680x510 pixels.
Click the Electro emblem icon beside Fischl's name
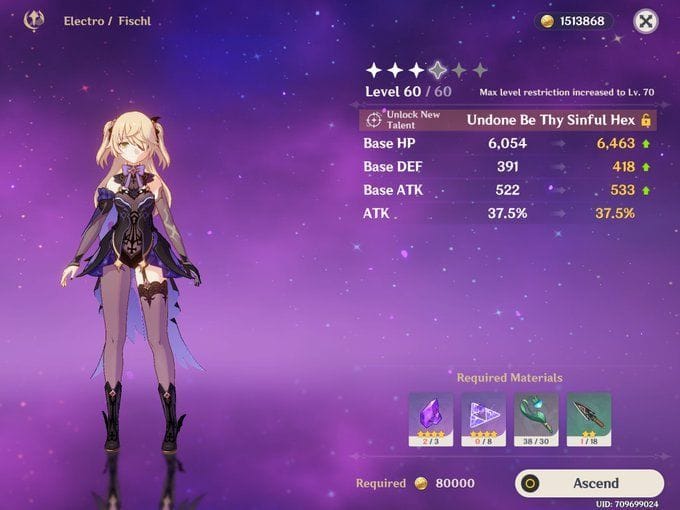[x=33, y=19]
